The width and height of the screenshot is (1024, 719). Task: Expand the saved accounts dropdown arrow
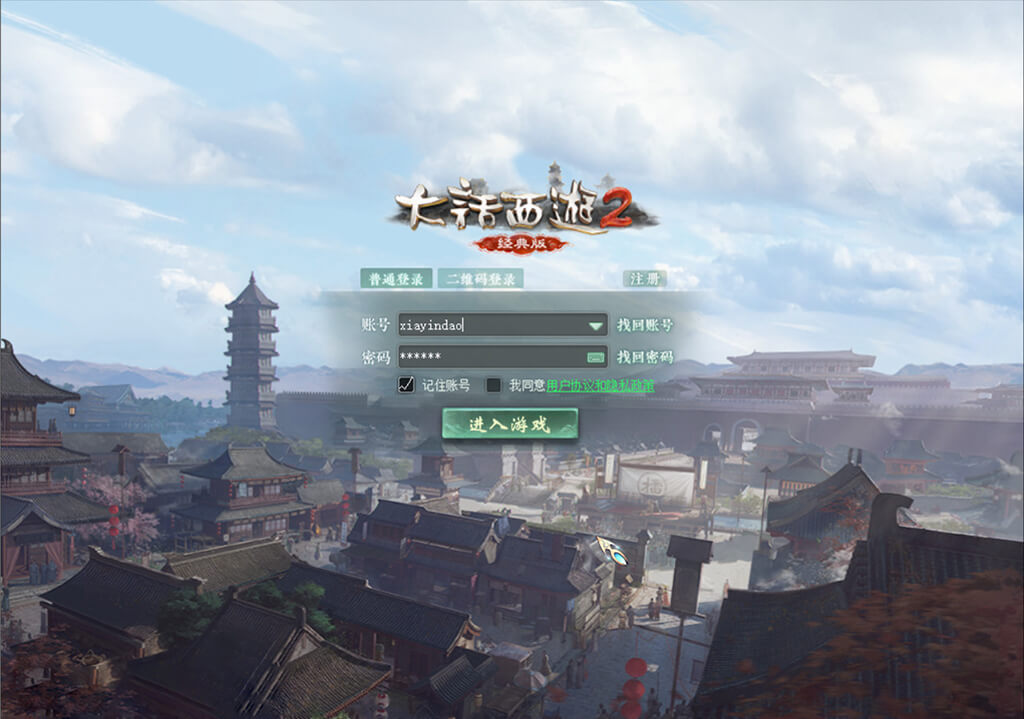[596, 325]
